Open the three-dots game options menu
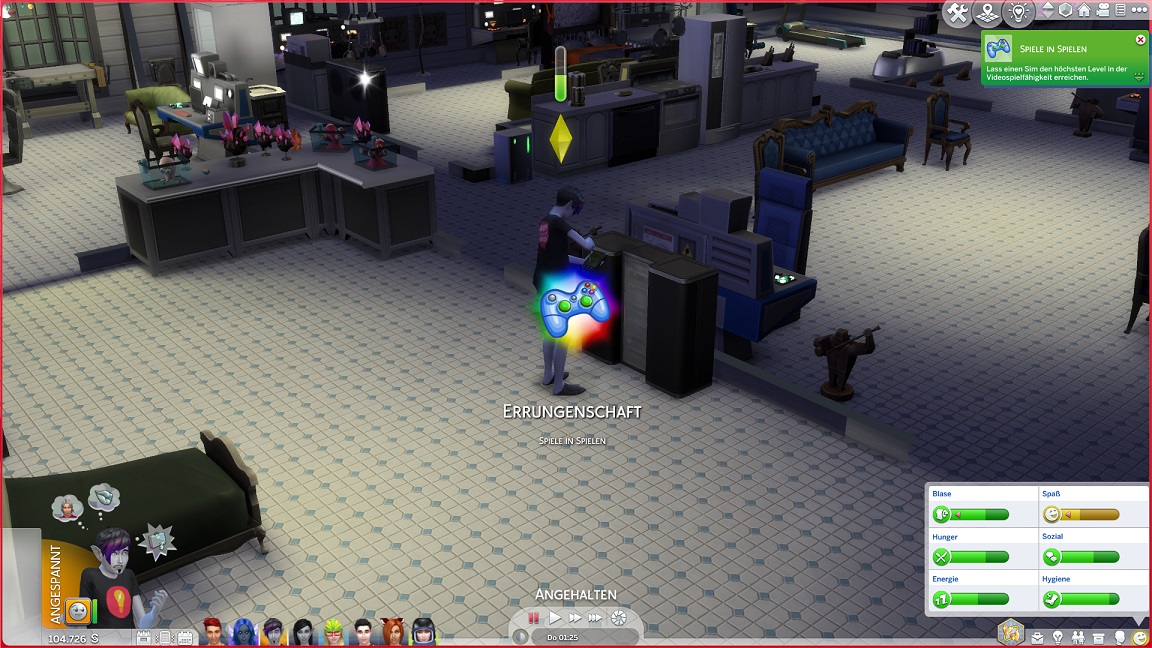The image size is (1152, 648). 1137,11
